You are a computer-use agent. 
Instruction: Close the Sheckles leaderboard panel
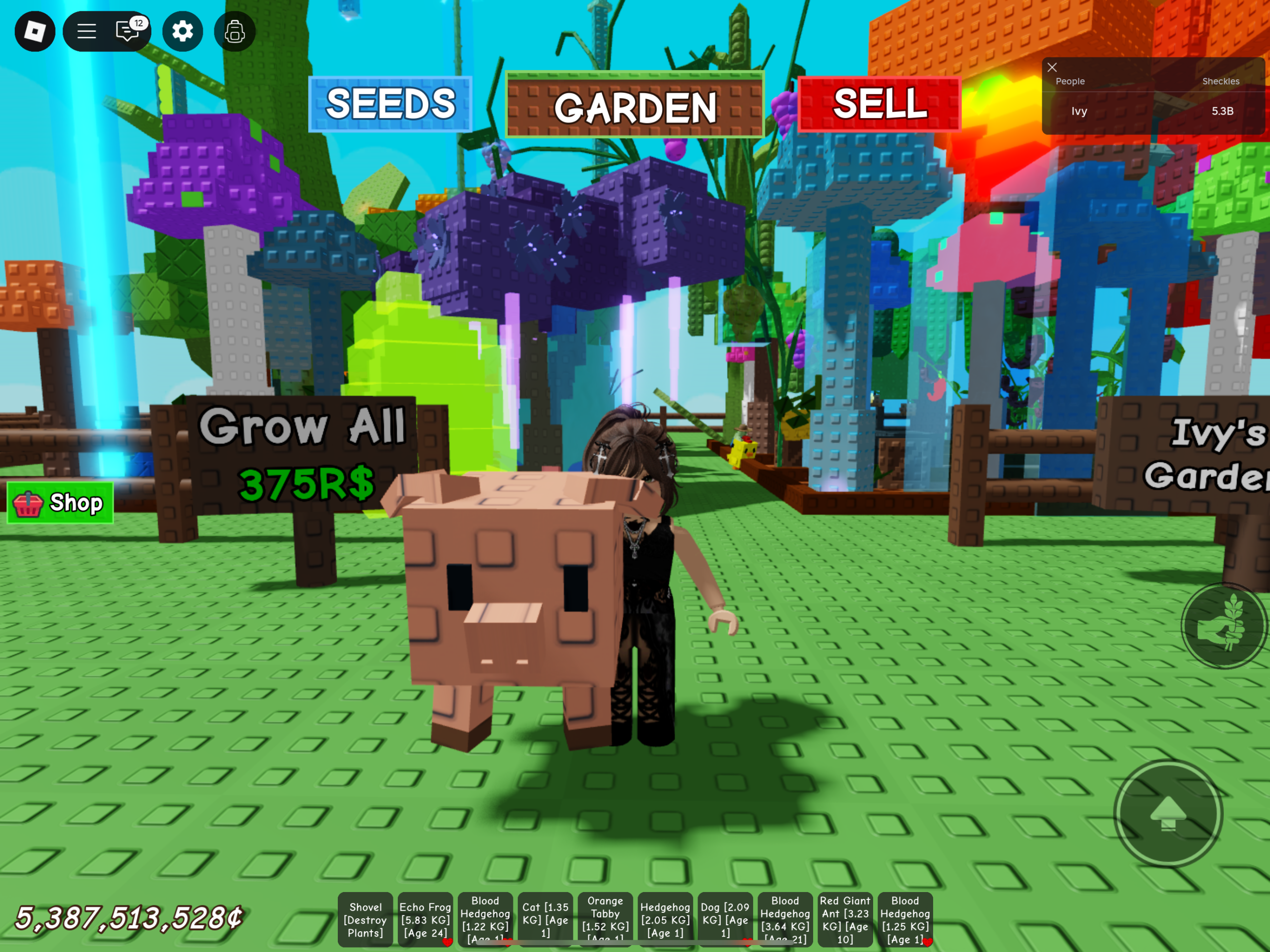coord(1052,68)
